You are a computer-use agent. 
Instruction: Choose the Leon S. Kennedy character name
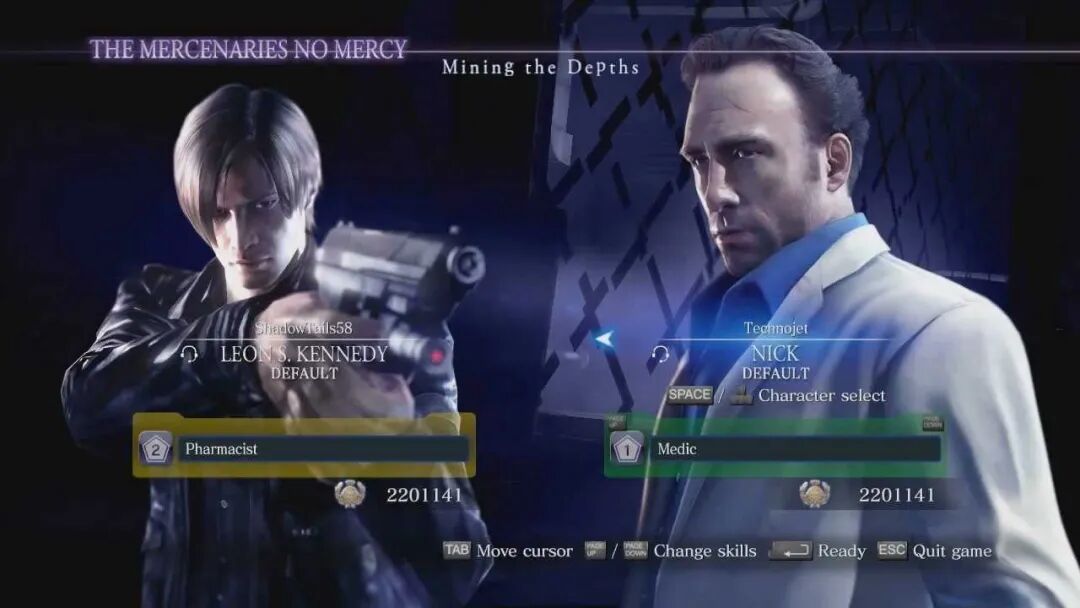click(304, 354)
